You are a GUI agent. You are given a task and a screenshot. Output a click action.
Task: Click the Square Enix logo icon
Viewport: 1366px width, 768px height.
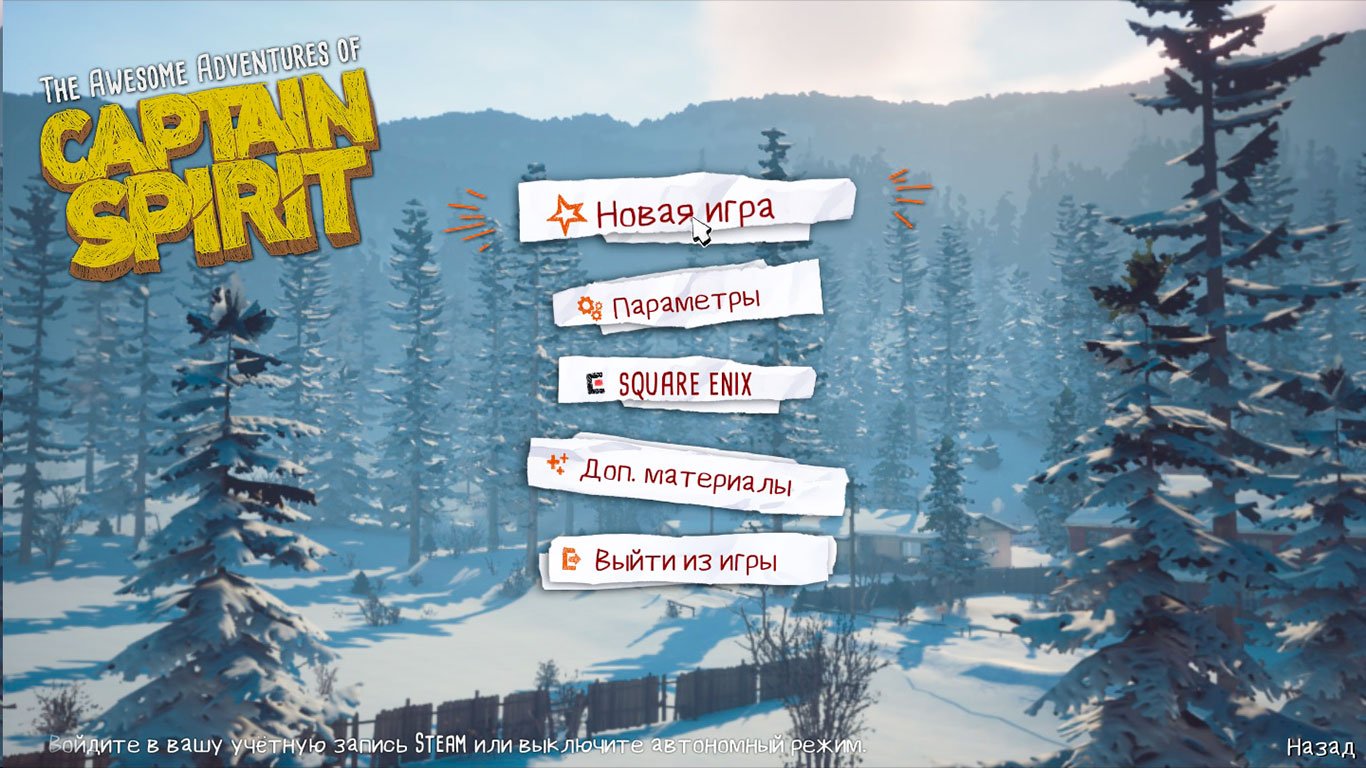pyautogui.click(x=597, y=385)
